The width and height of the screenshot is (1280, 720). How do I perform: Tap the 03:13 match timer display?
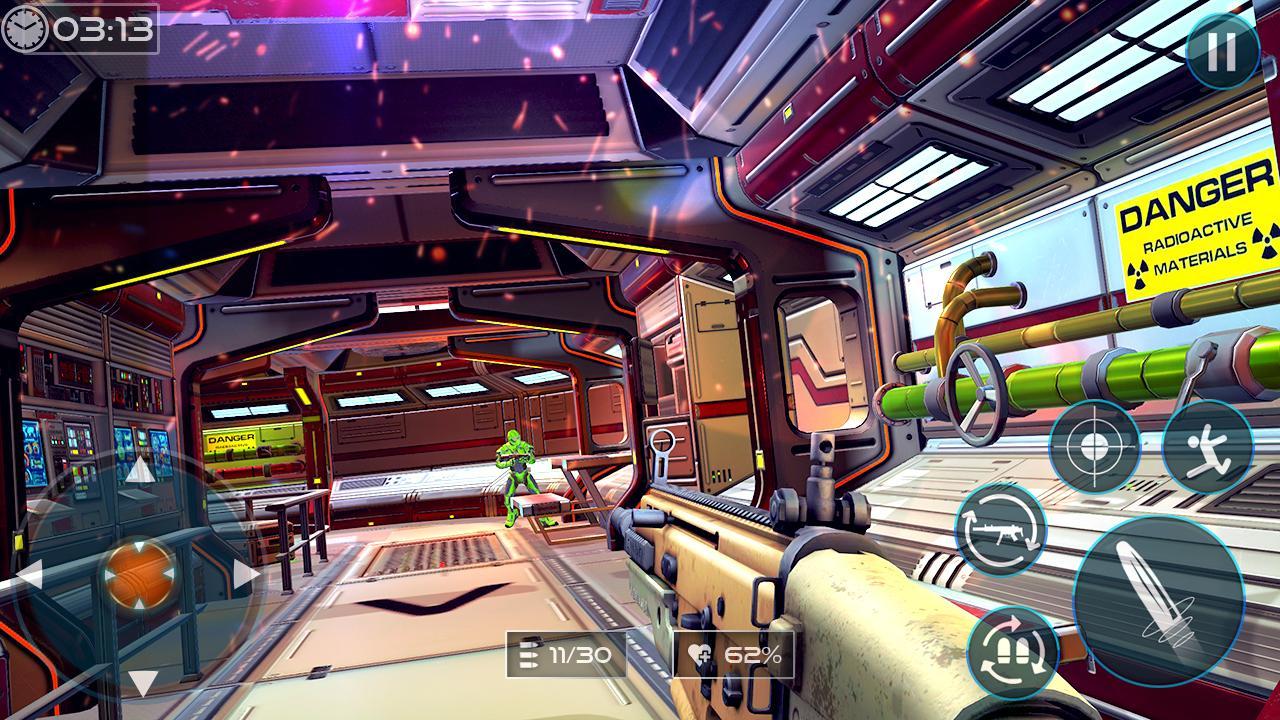(100, 30)
